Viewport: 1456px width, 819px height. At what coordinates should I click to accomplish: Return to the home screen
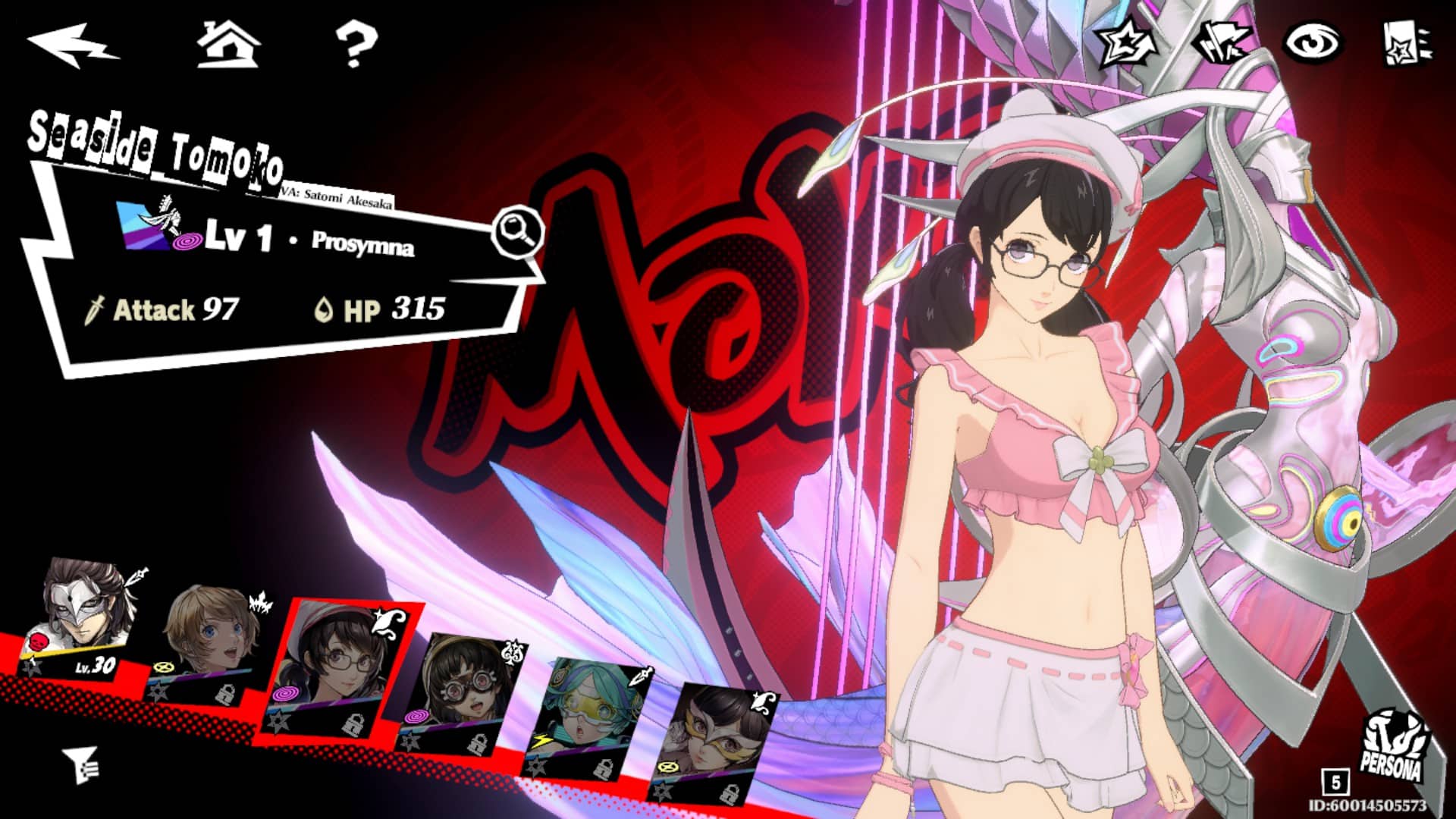click(228, 44)
